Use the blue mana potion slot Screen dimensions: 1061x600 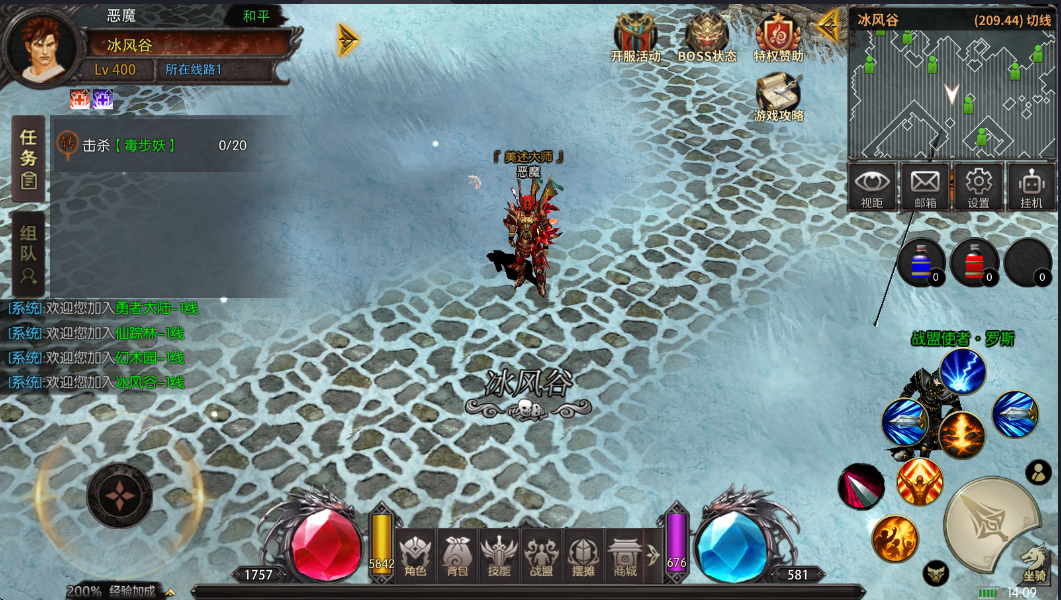point(921,263)
